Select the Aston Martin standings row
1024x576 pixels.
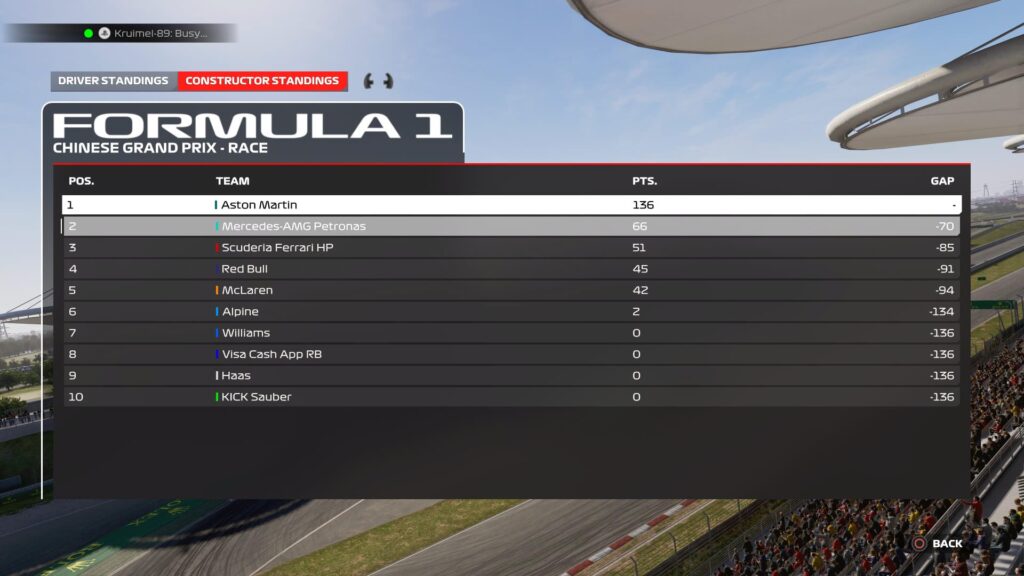[511, 205]
